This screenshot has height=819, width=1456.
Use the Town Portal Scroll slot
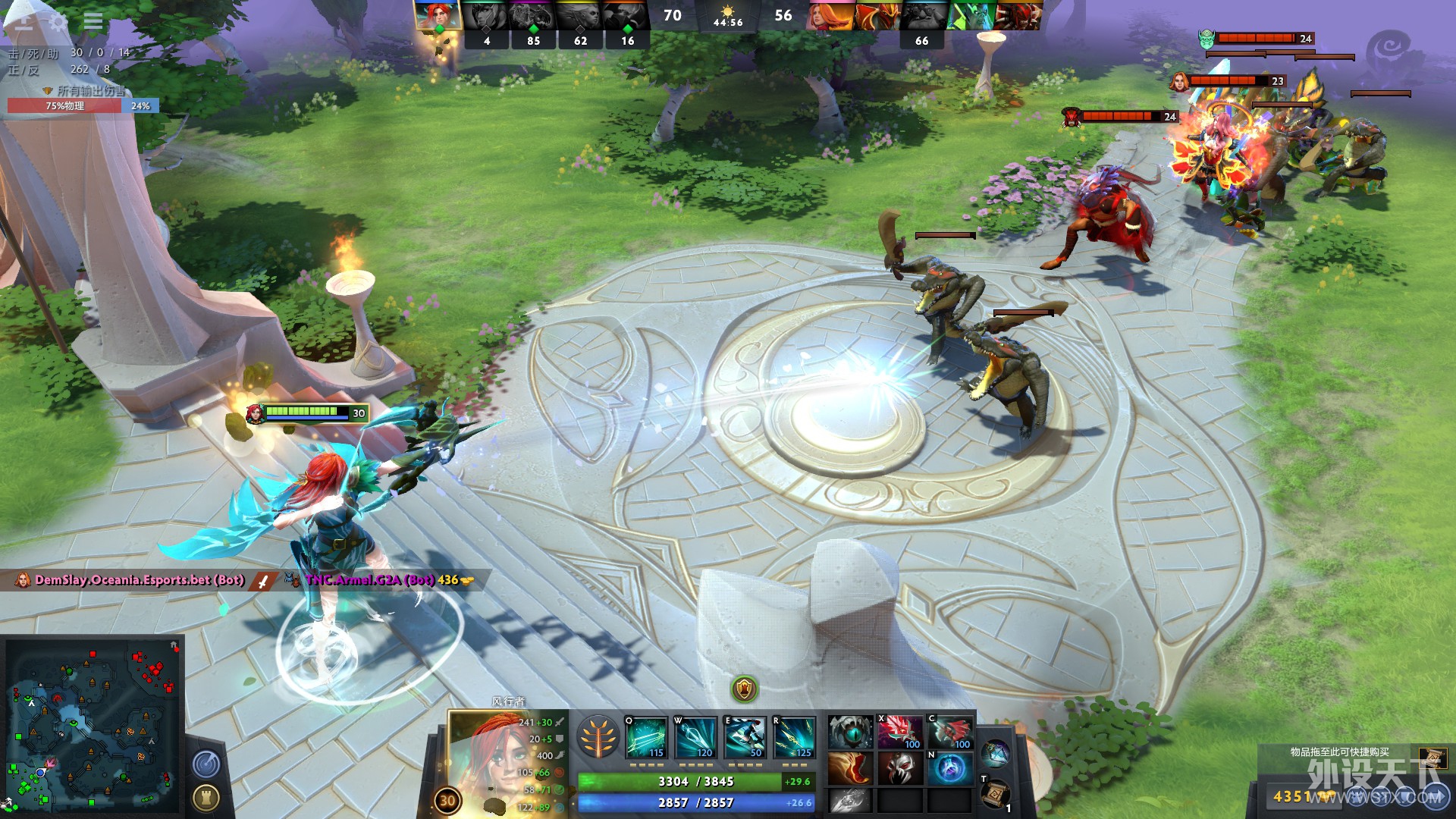995,793
